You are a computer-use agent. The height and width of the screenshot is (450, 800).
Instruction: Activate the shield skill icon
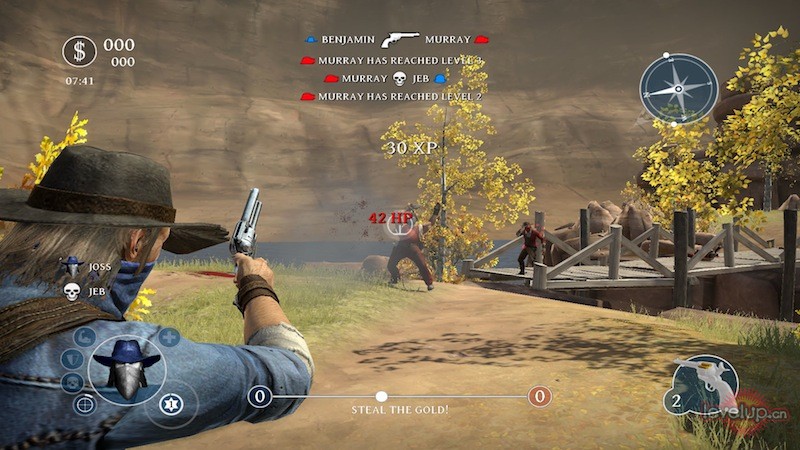[x=71, y=359]
